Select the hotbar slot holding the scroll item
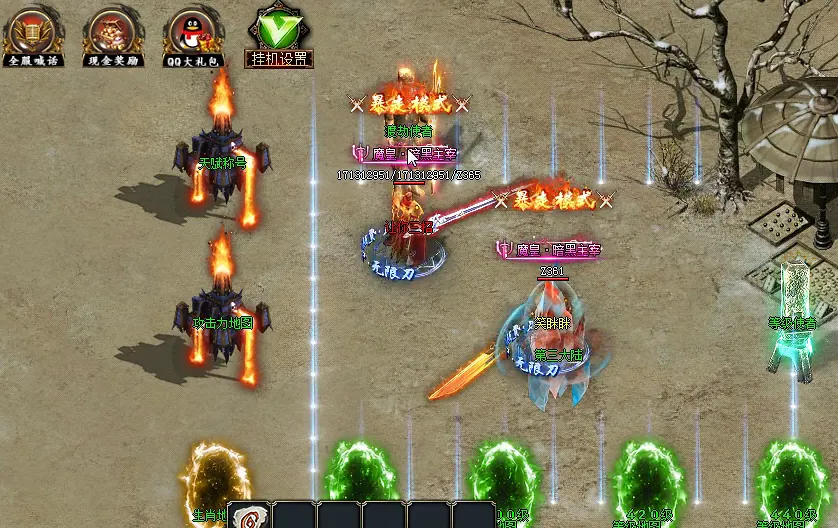 248,516
